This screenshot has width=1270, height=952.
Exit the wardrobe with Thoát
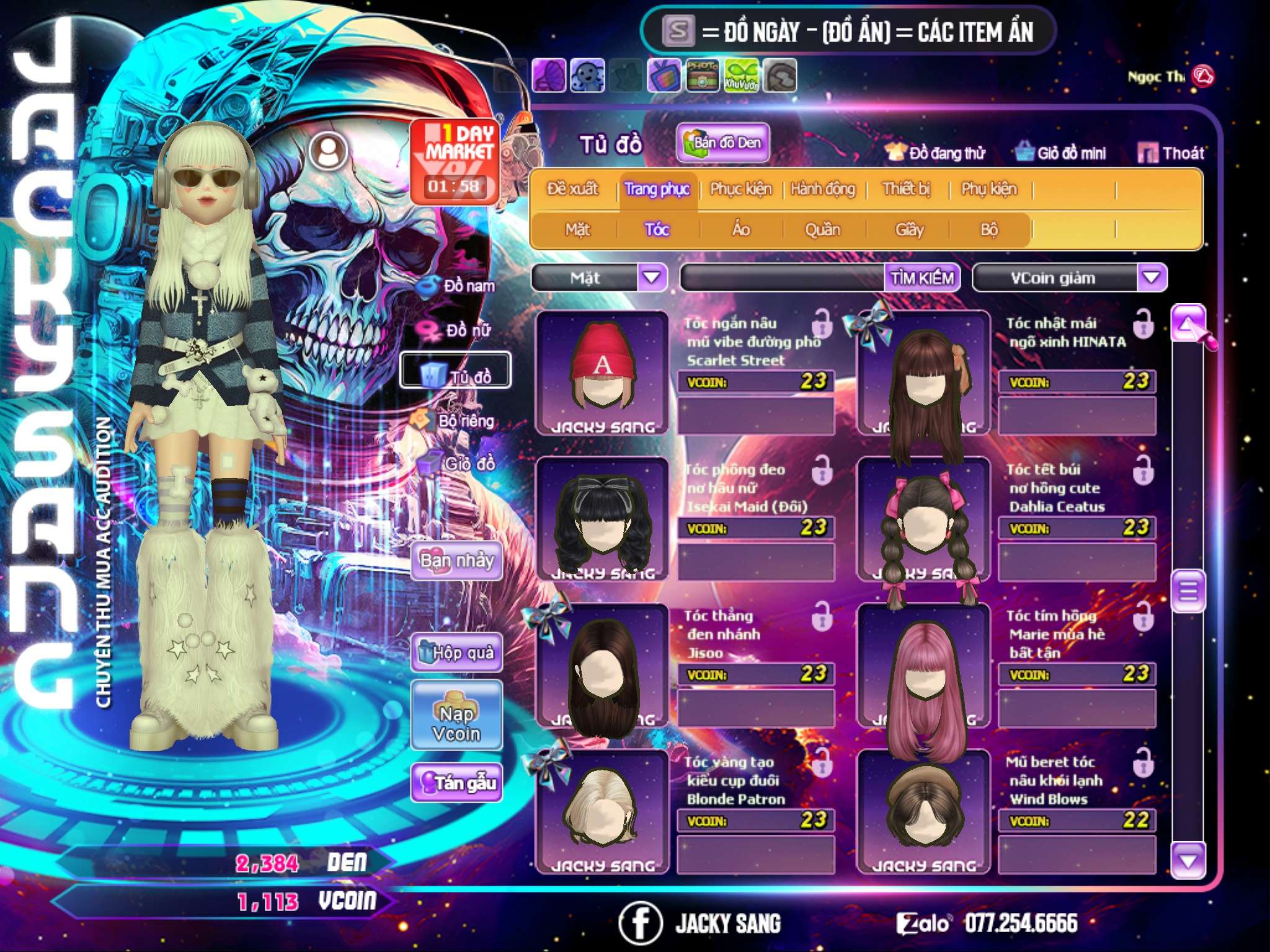(x=1171, y=153)
